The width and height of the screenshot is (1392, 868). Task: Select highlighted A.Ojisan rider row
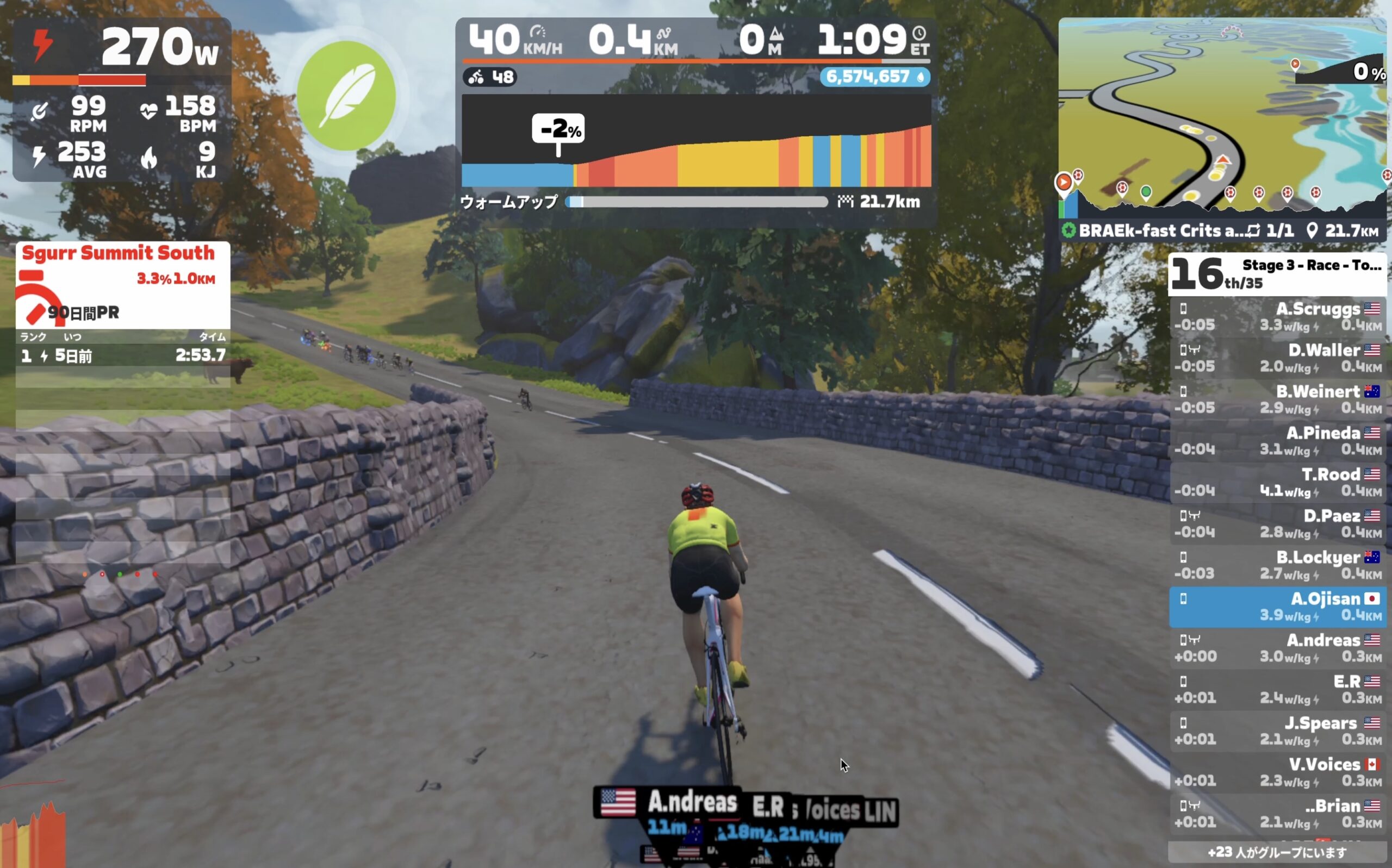tap(1278, 607)
